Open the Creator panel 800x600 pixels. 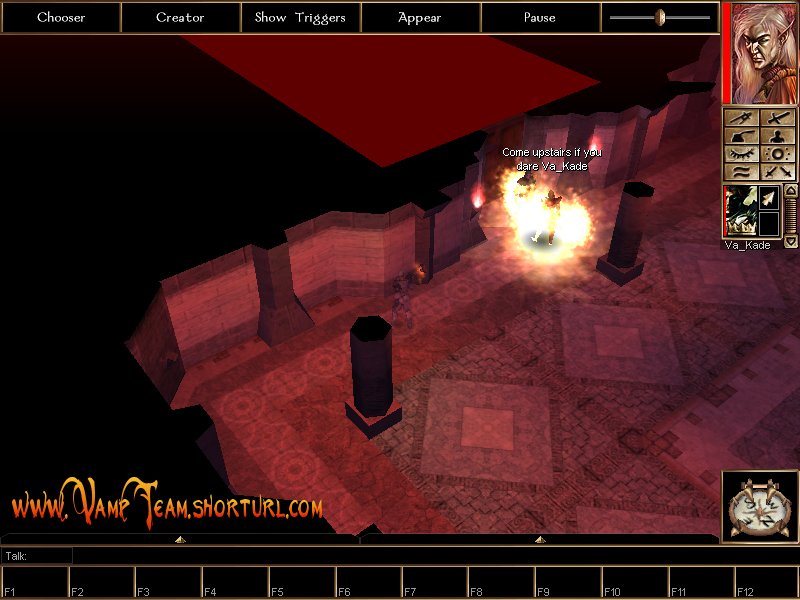[180, 17]
